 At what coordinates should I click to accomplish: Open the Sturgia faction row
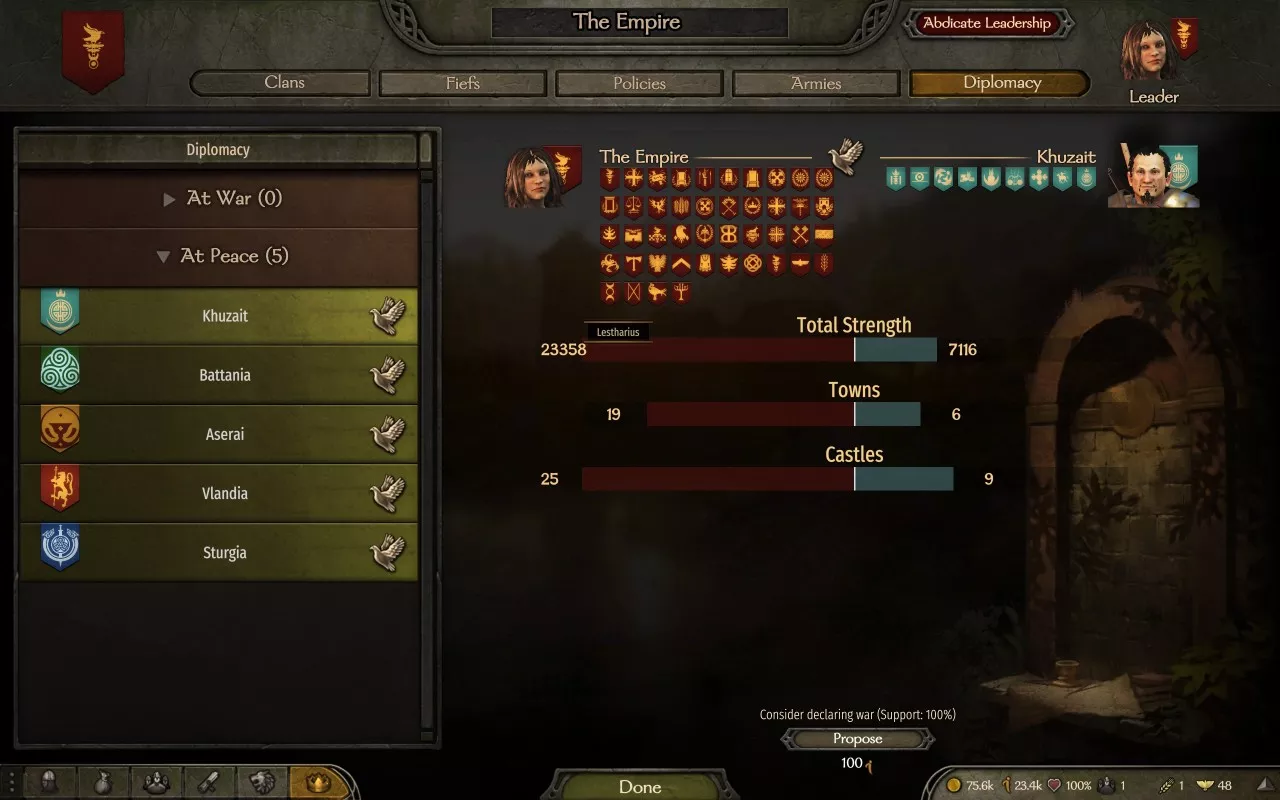click(224, 552)
